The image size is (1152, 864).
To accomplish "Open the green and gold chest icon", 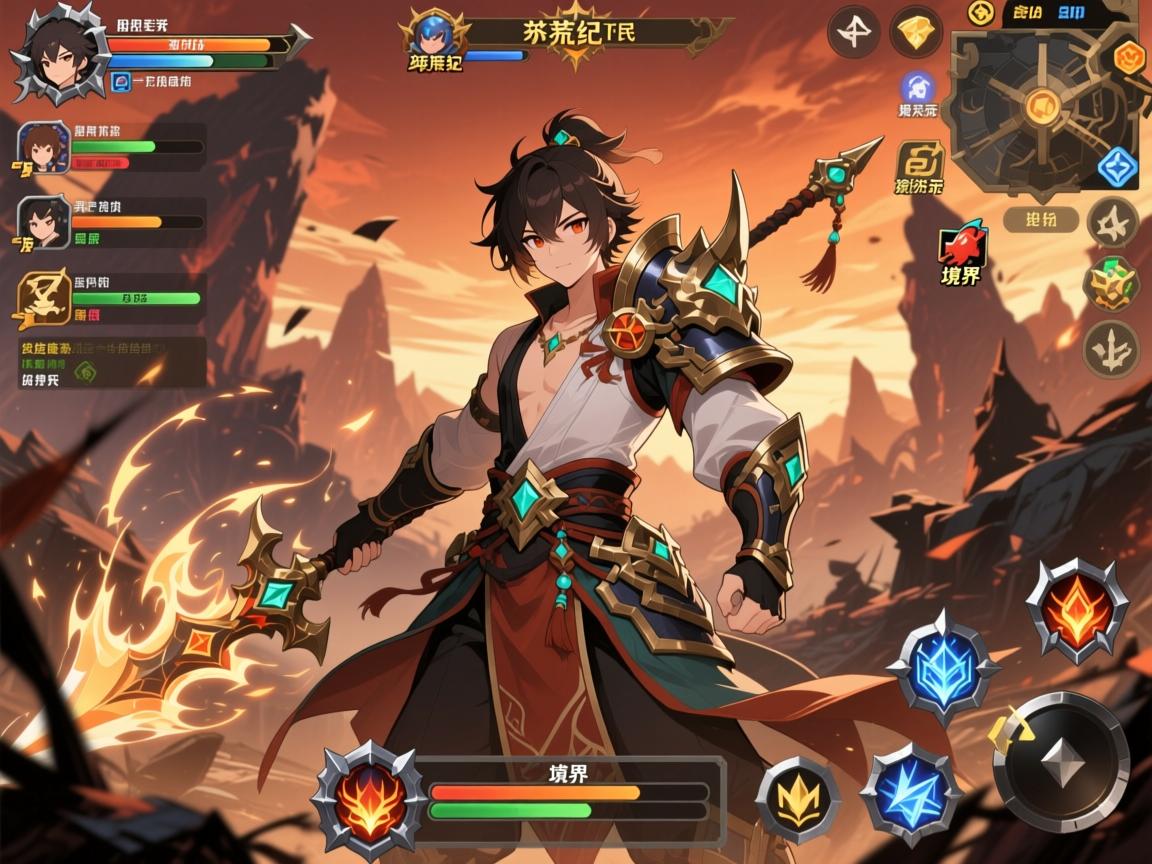I will (x=1111, y=283).
